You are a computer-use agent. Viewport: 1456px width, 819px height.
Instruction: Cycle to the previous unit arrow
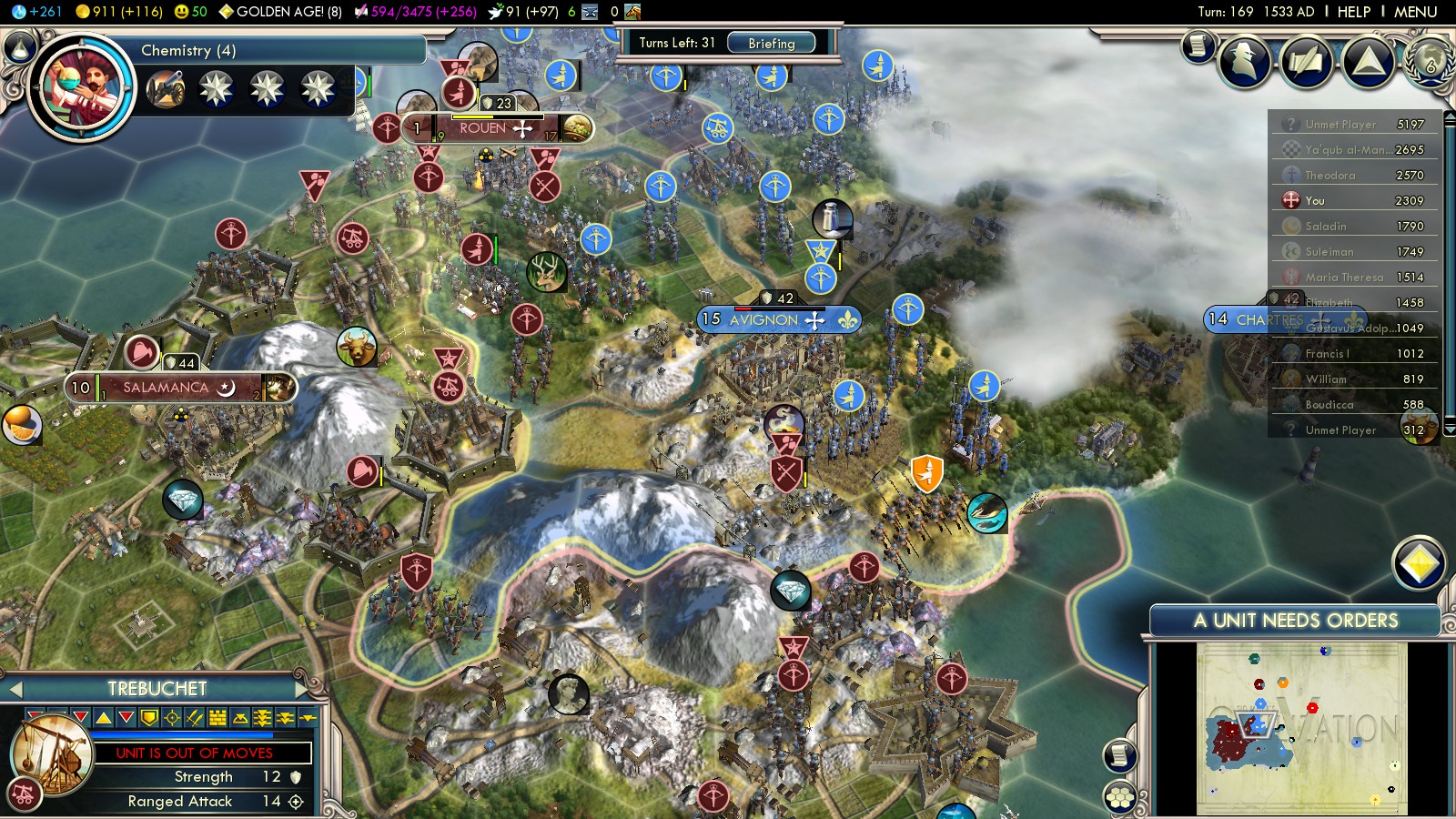[15, 690]
